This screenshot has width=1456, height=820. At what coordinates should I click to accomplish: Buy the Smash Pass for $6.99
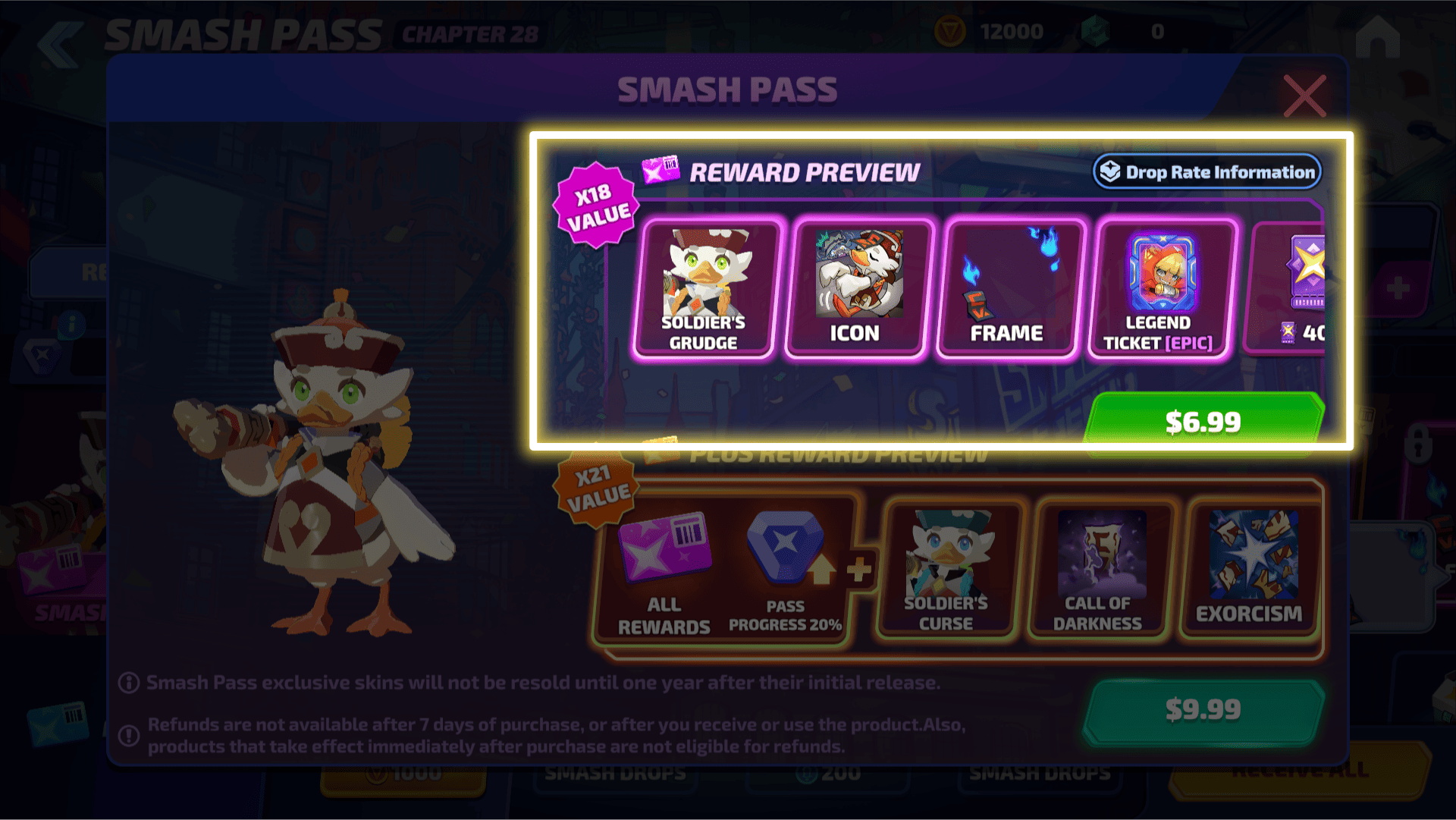(1203, 421)
